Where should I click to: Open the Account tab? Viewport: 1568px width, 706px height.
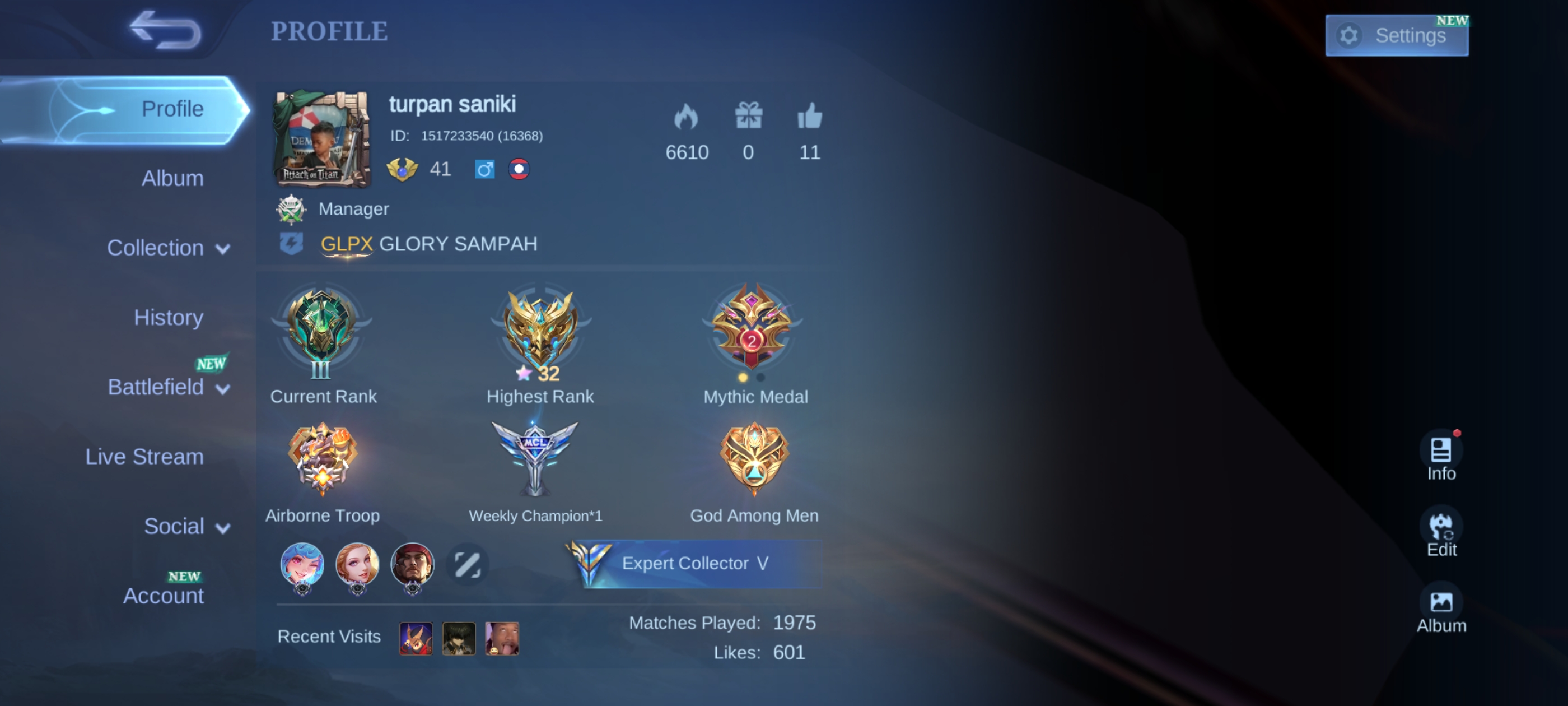[x=163, y=595]
